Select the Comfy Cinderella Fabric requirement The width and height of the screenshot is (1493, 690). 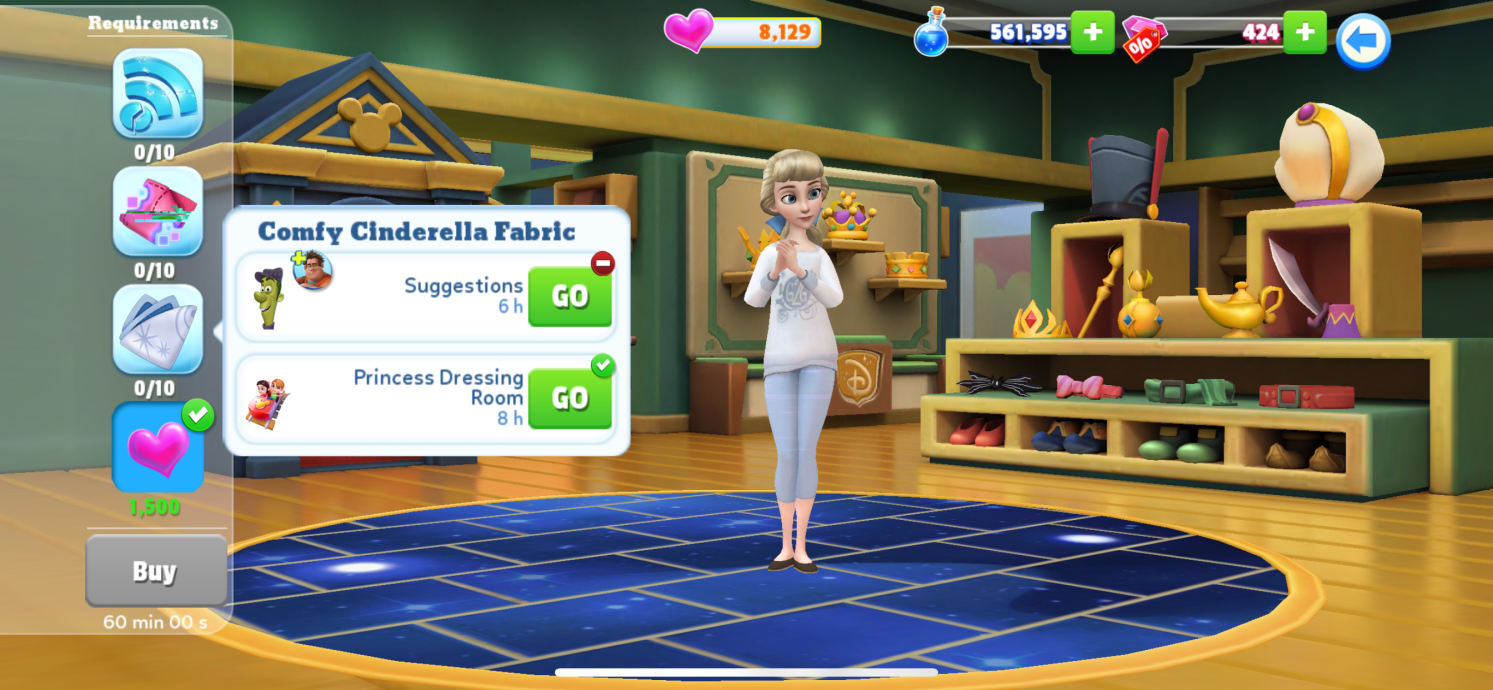pyautogui.click(x=158, y=329)
